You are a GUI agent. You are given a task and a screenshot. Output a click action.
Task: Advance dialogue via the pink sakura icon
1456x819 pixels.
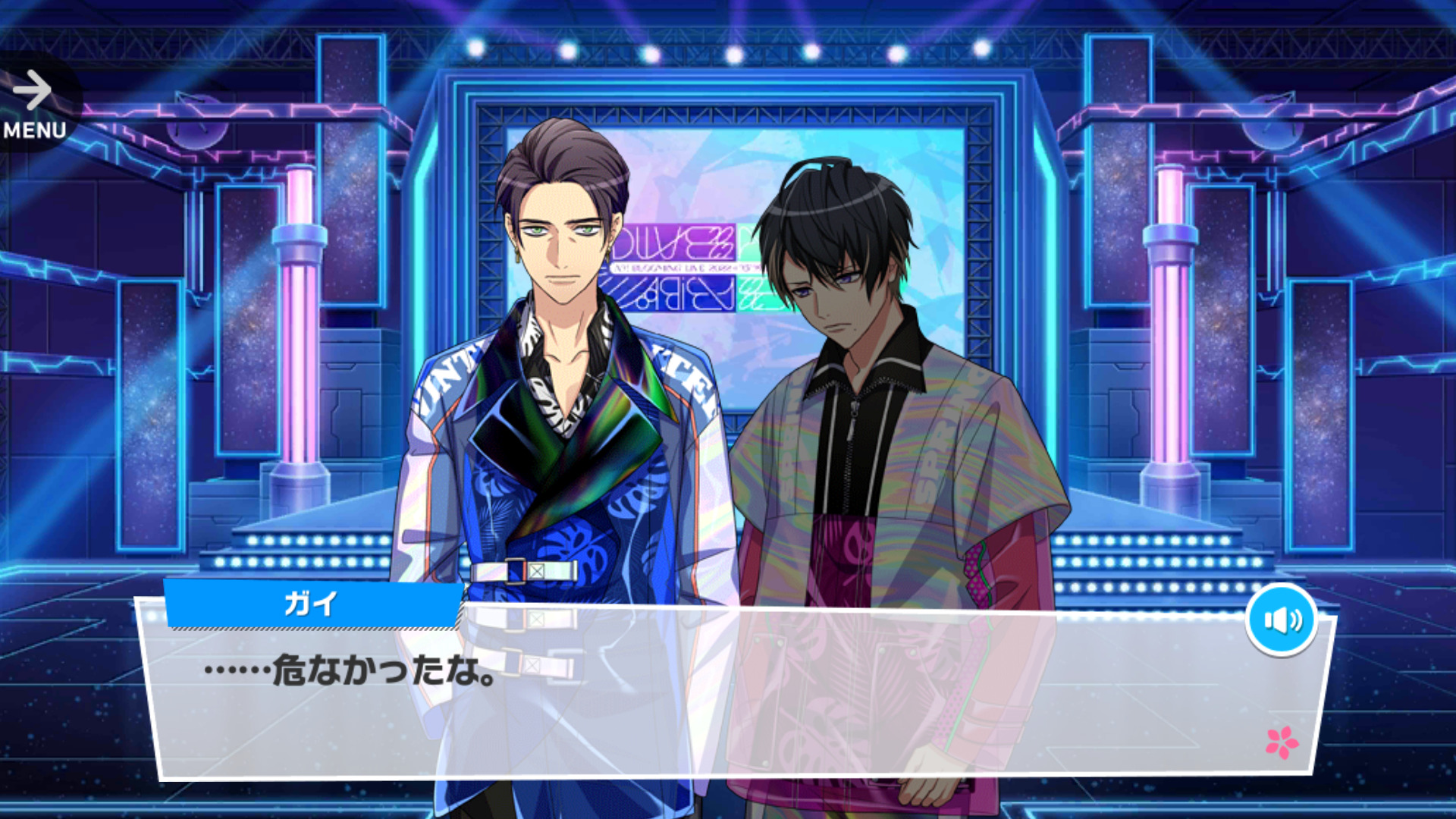pyautogui.click(x=1281, y=742)
